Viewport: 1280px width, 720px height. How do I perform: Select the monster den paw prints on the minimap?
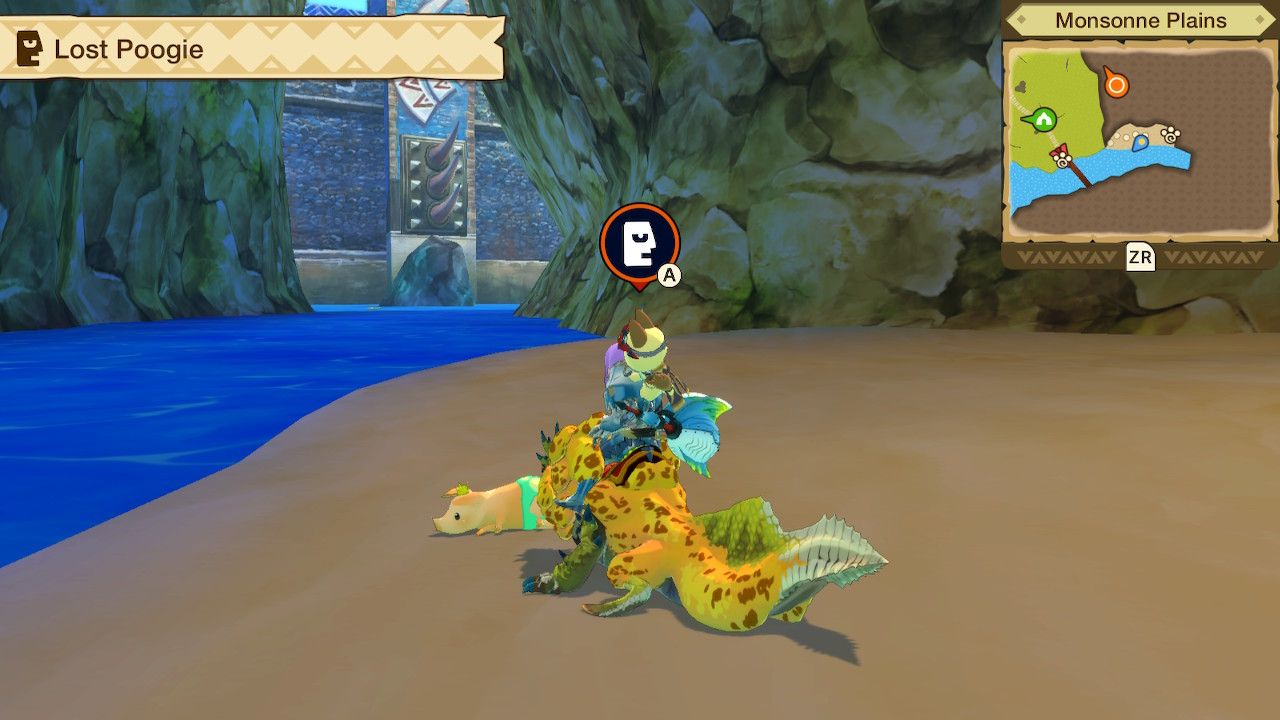tap(1170, 135)
